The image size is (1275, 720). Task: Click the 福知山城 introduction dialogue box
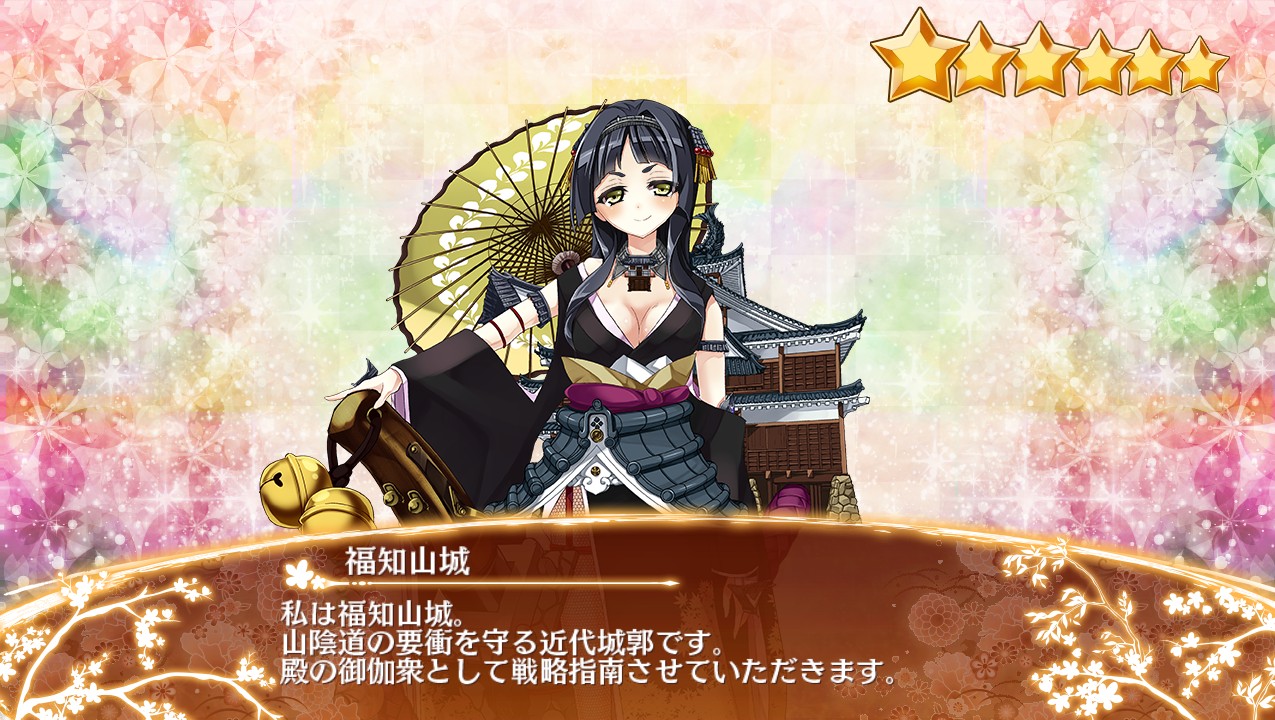(637, 630)
